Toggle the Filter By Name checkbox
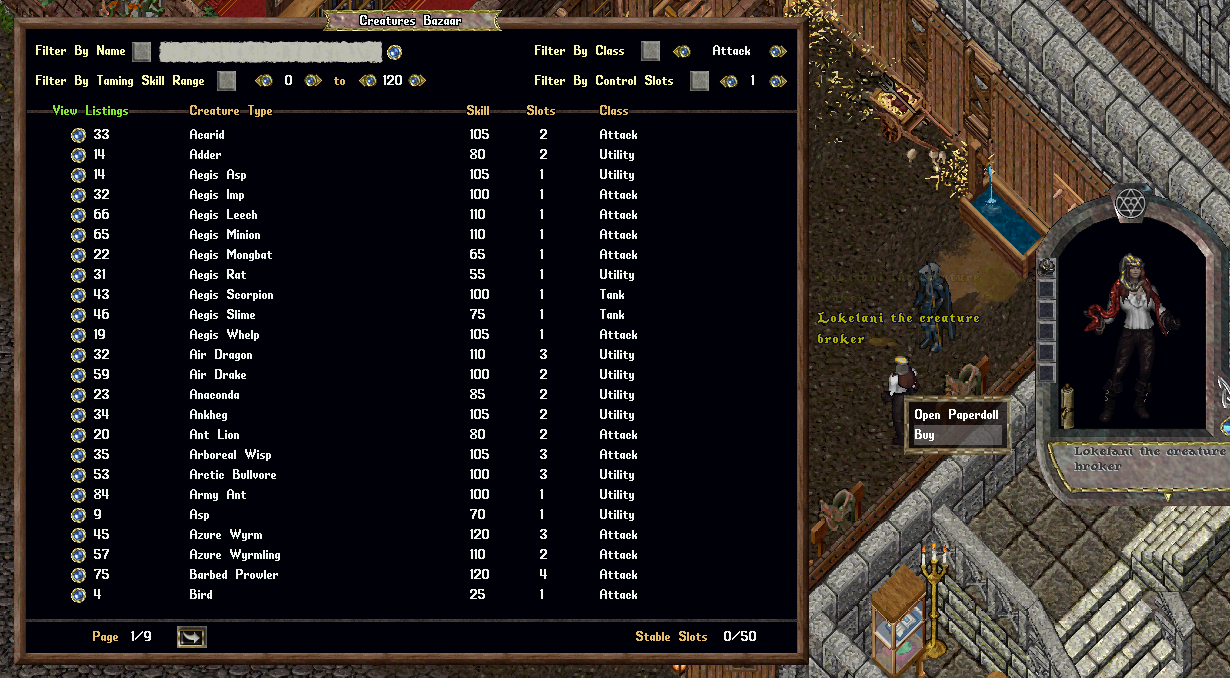Viewport: 1230px width, 678px height. pos(142,51)
